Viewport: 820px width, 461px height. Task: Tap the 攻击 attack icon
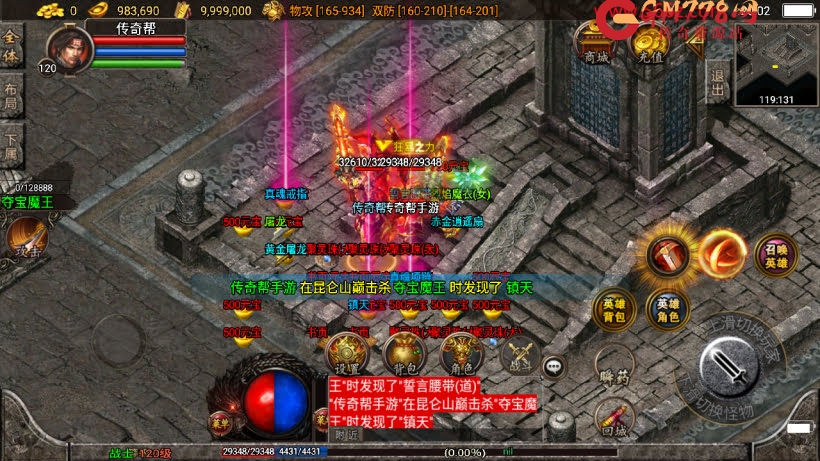24,240
